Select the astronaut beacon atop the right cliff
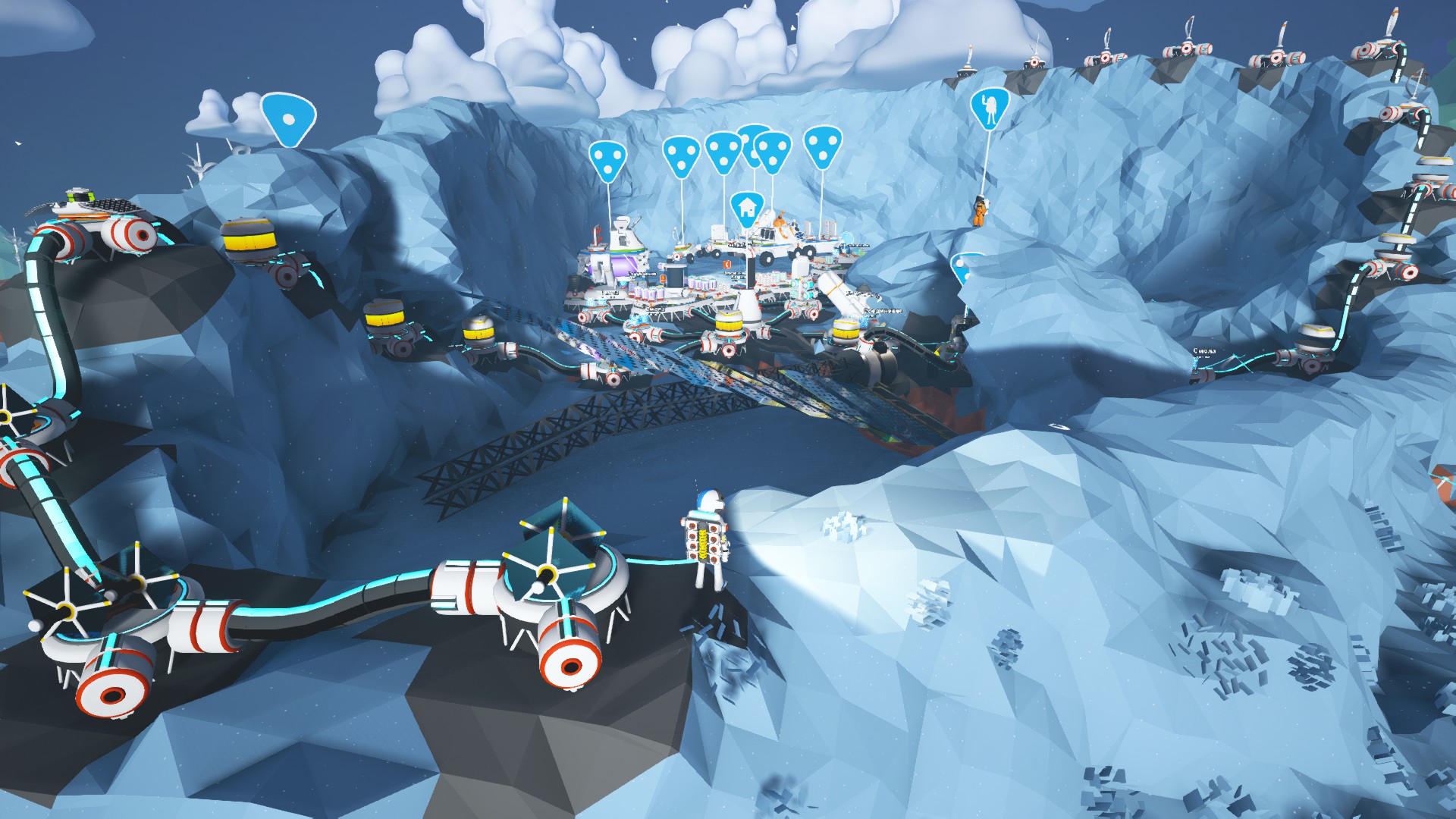The height and width of the screenshot is (819, 1456). [988, 108]
